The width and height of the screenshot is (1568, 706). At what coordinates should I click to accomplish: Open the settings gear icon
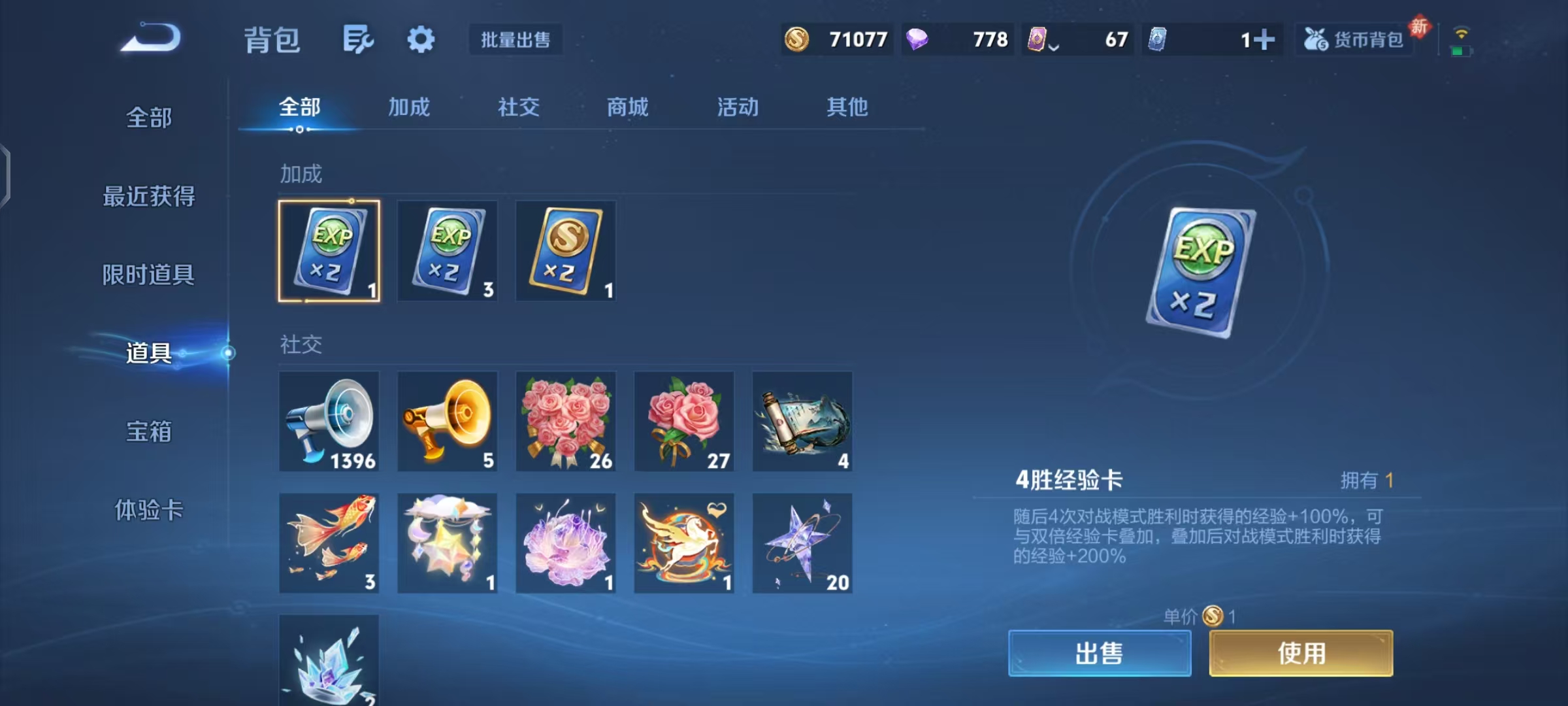point(421,39)
